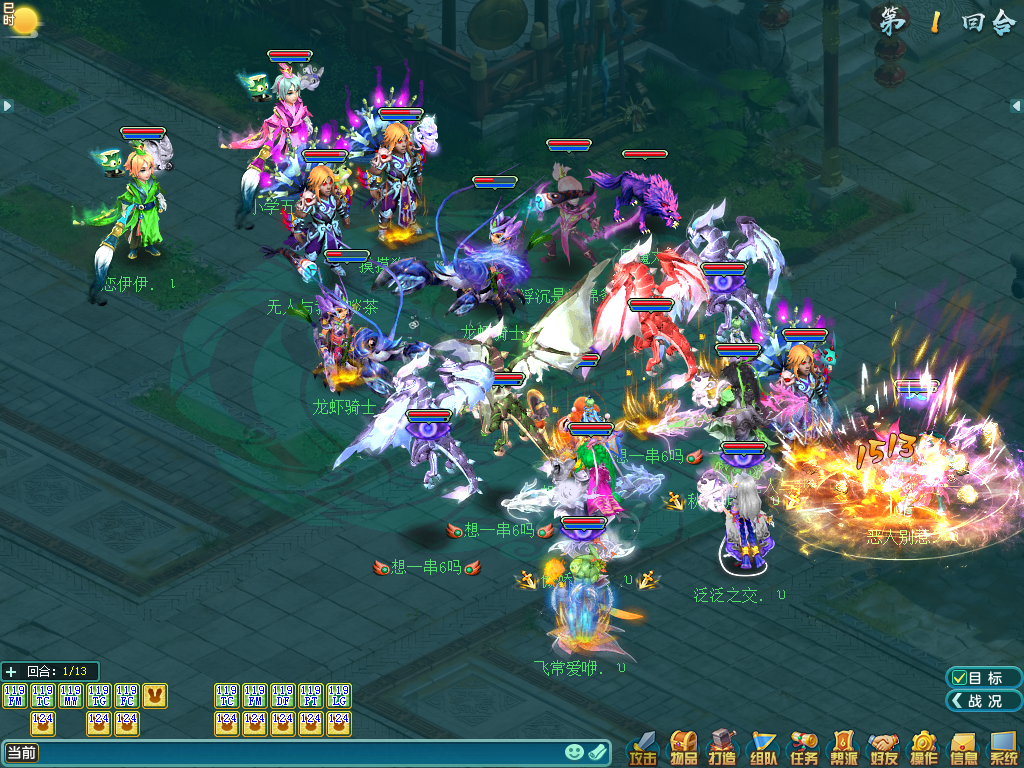Open the 帮派 guild panel
The image size is (1024, 768).
pyautogui.click(x=844, y=748)
